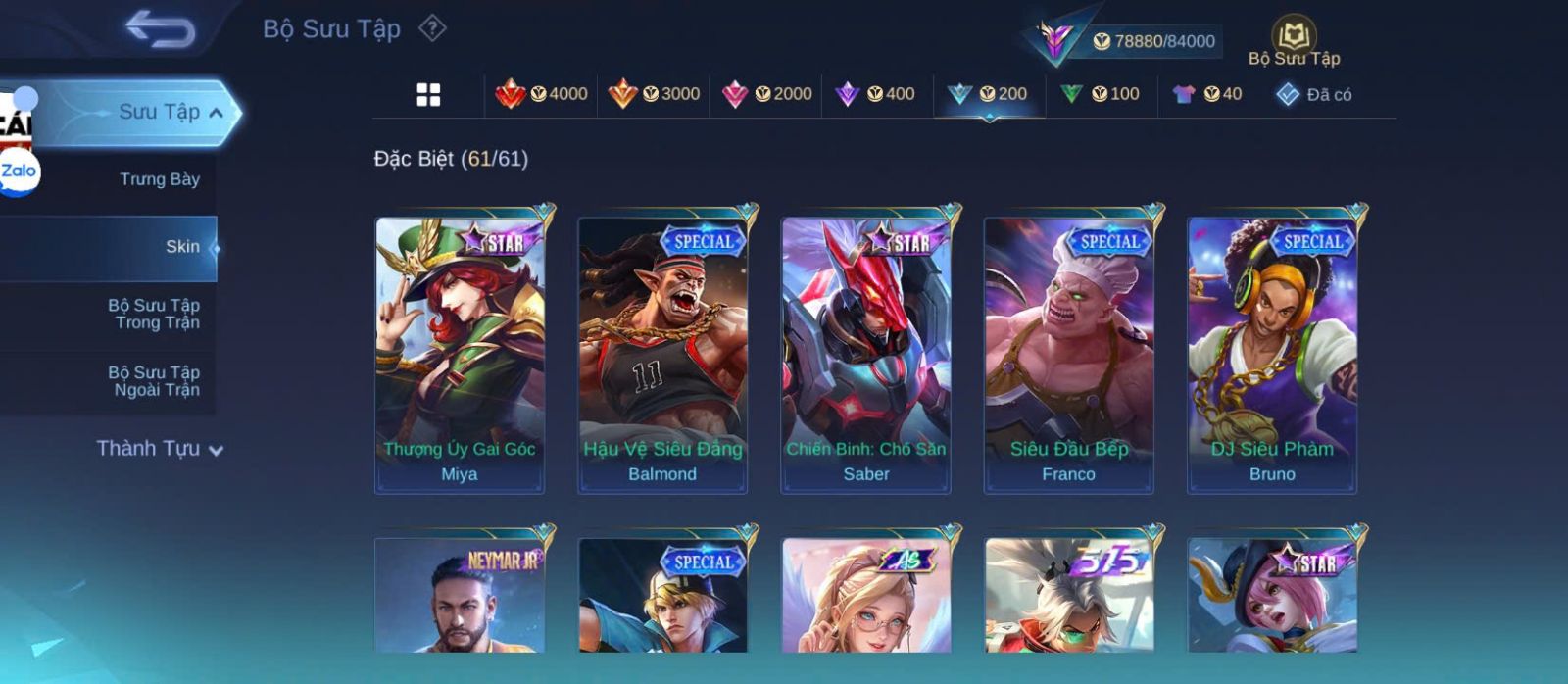Select the Skin menu entry
This screenshot has width=1568, height=684.
click(x=182, y=247)
